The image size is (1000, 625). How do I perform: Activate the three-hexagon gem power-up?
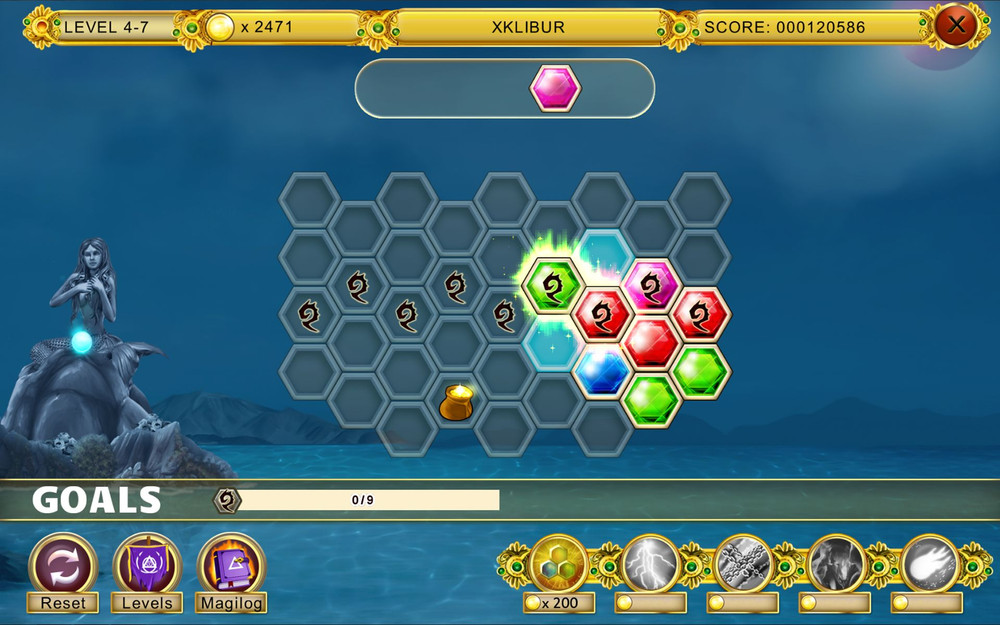[559, 565]
